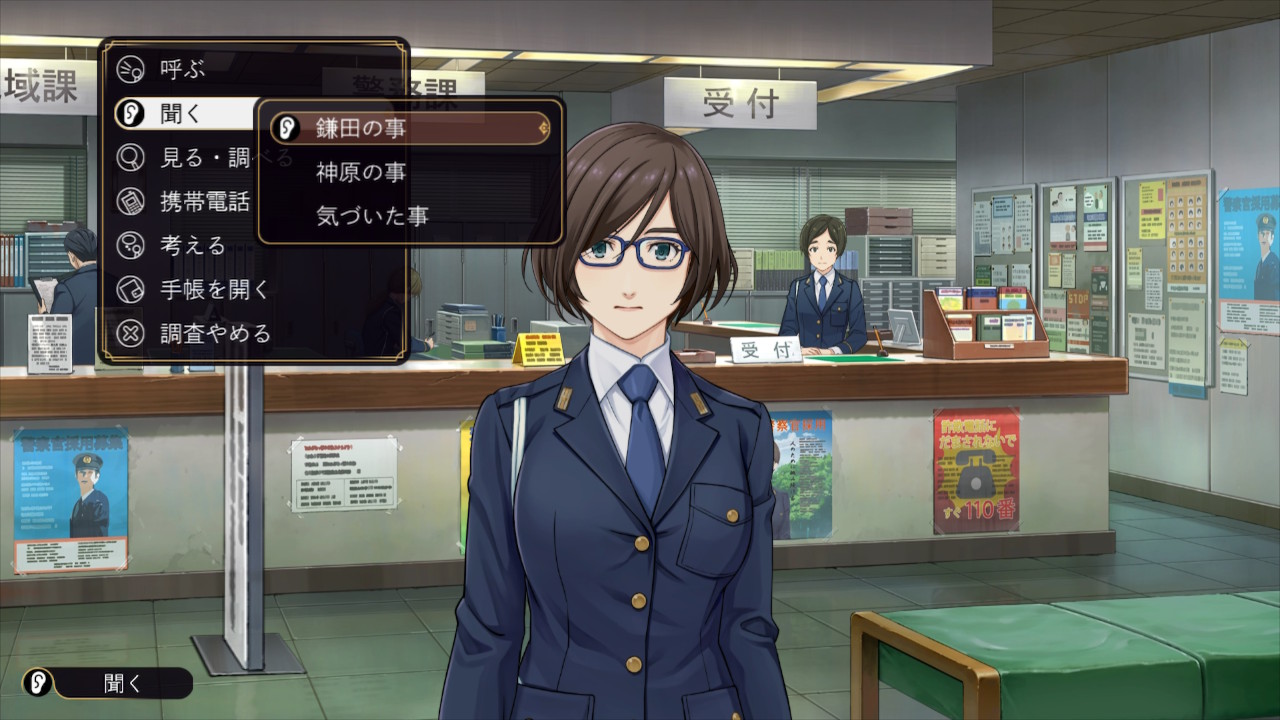
Task: Select the 考える (Think) command
Action: 192,245
